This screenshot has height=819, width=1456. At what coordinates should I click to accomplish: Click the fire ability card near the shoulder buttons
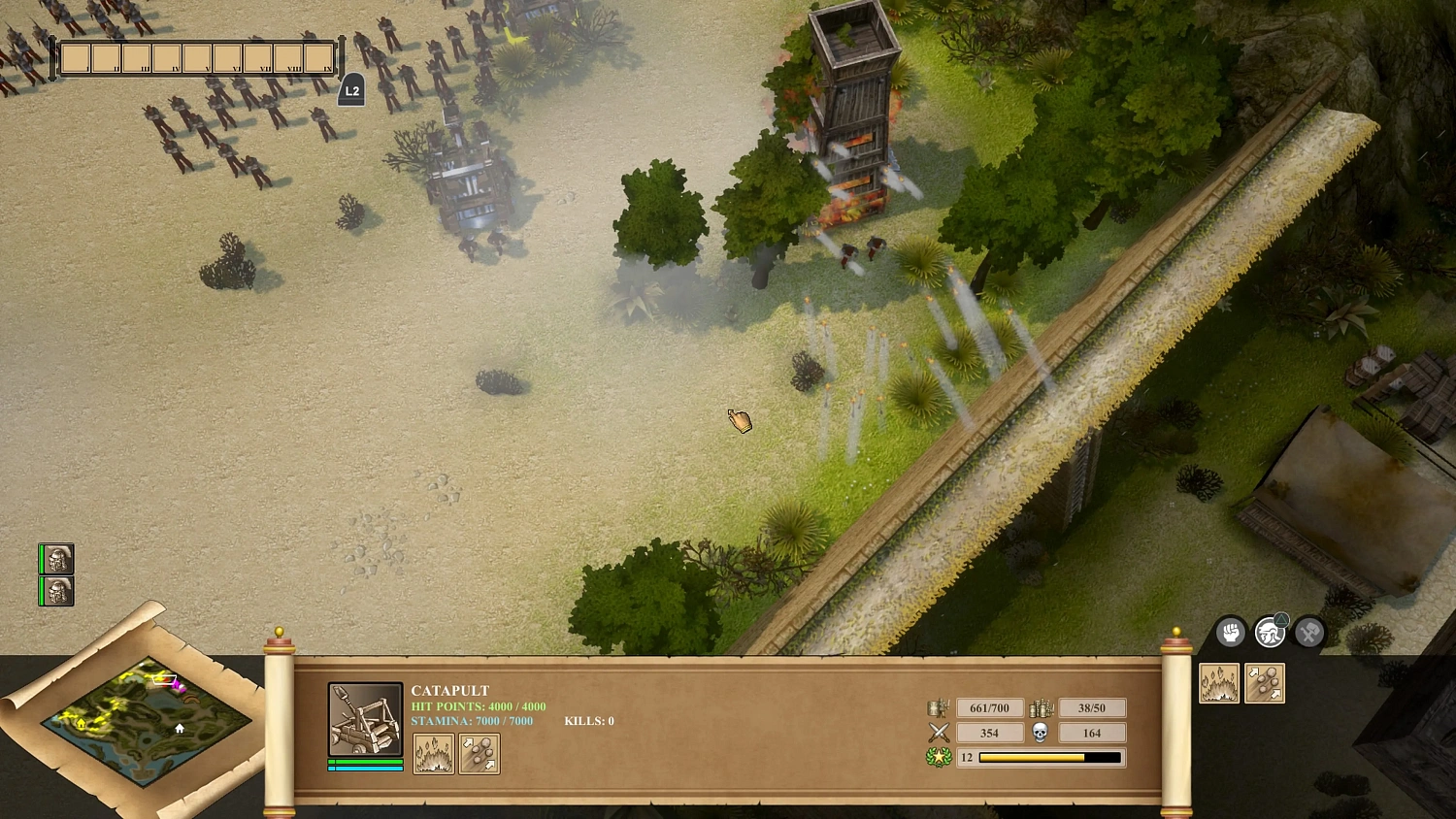pos(1218,683)
